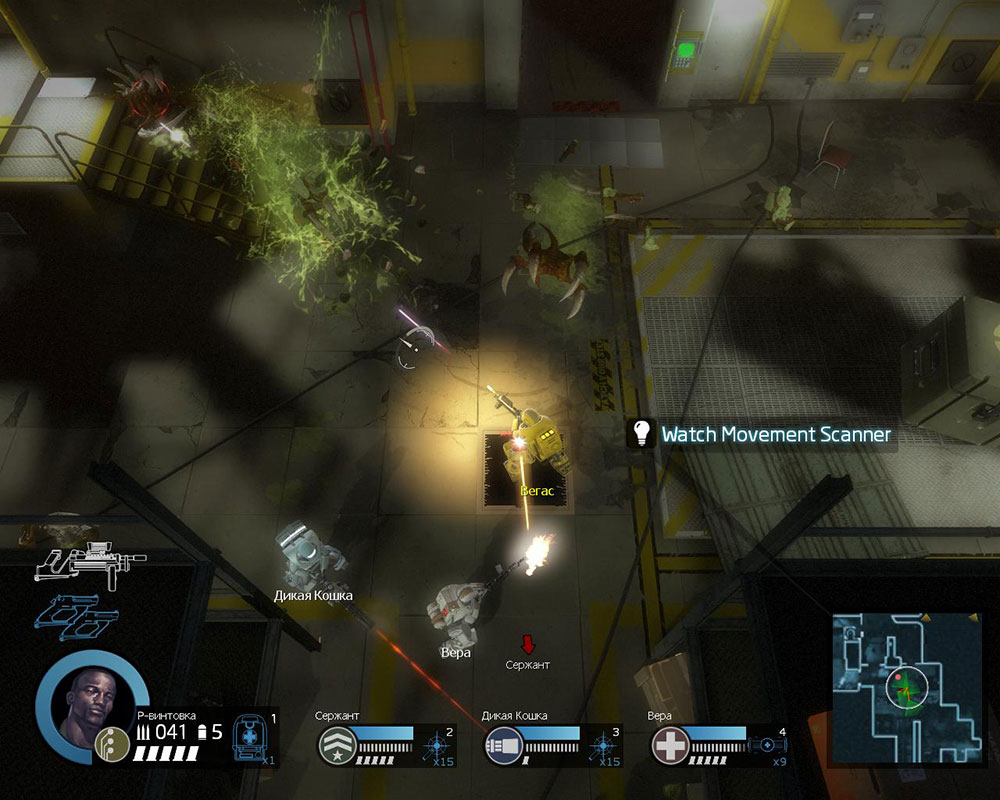
Task: Click the tech class badge beside the portrait
Action: pyautogui.click(x=109, y=741)
